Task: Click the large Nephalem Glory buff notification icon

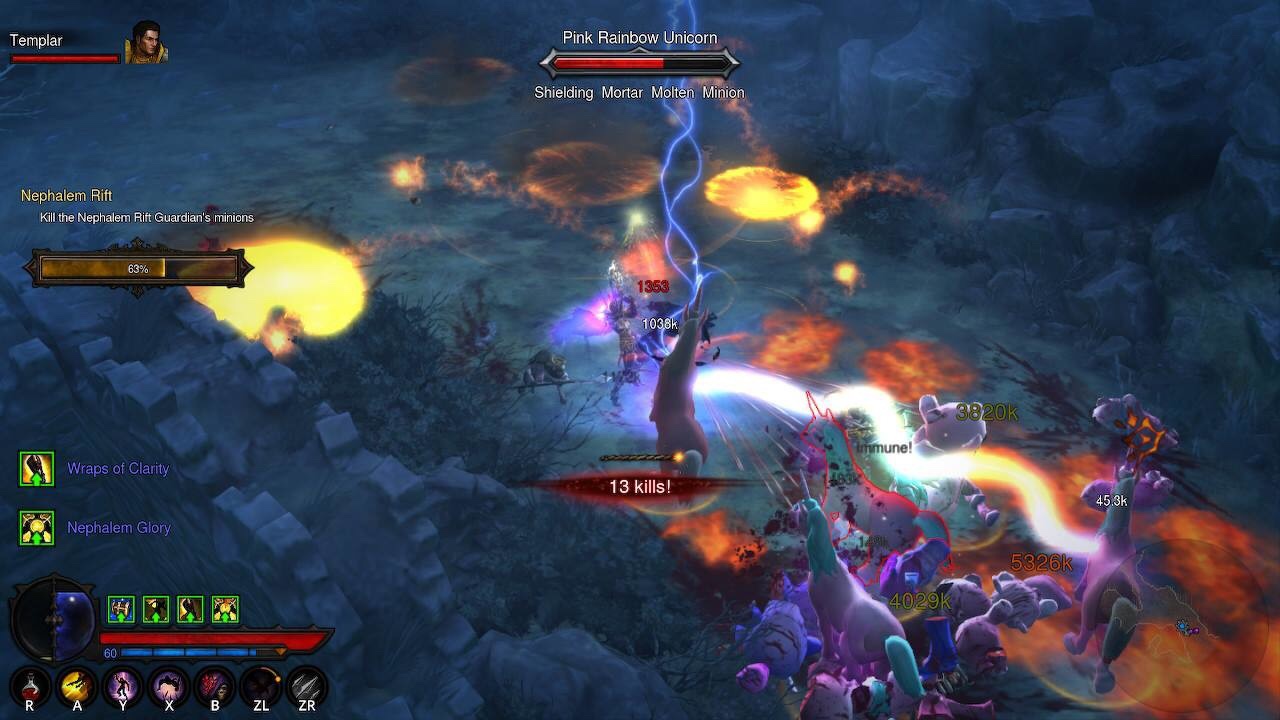Action: [37, 527]
